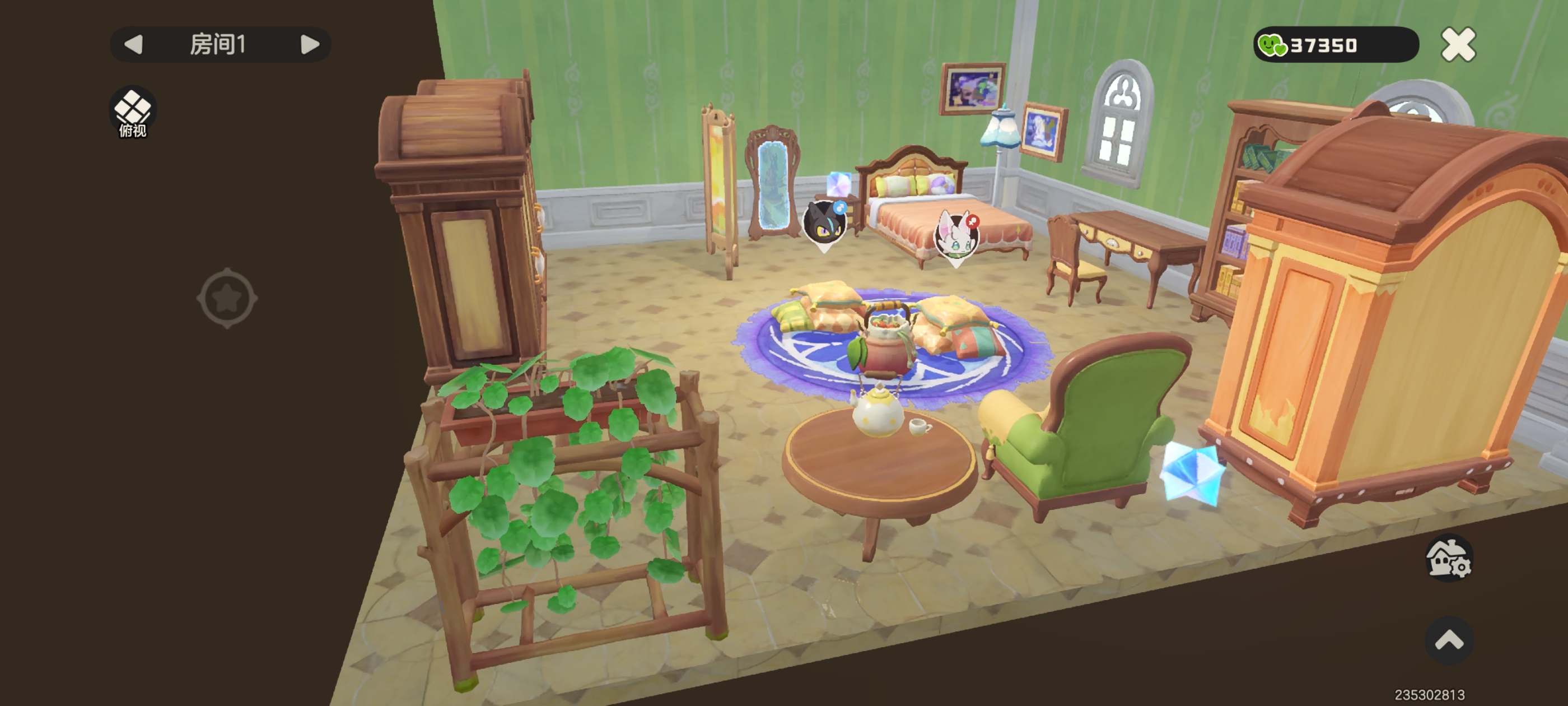Select the black cat character marker
1568x706 pixels.
point(824,224)
